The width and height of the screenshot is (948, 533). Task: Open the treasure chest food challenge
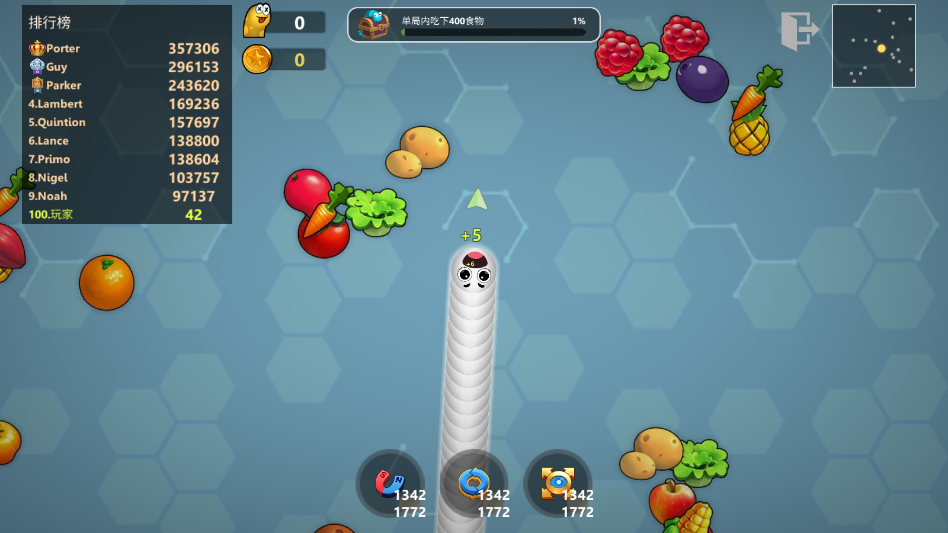coord(374,24)
